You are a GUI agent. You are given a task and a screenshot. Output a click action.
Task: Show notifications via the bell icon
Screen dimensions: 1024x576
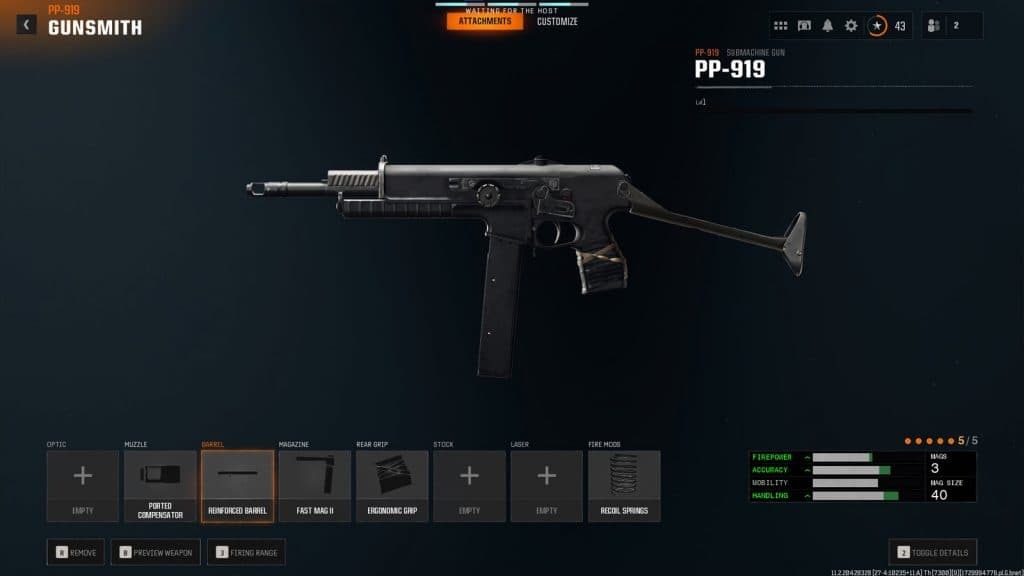point(828,25)
